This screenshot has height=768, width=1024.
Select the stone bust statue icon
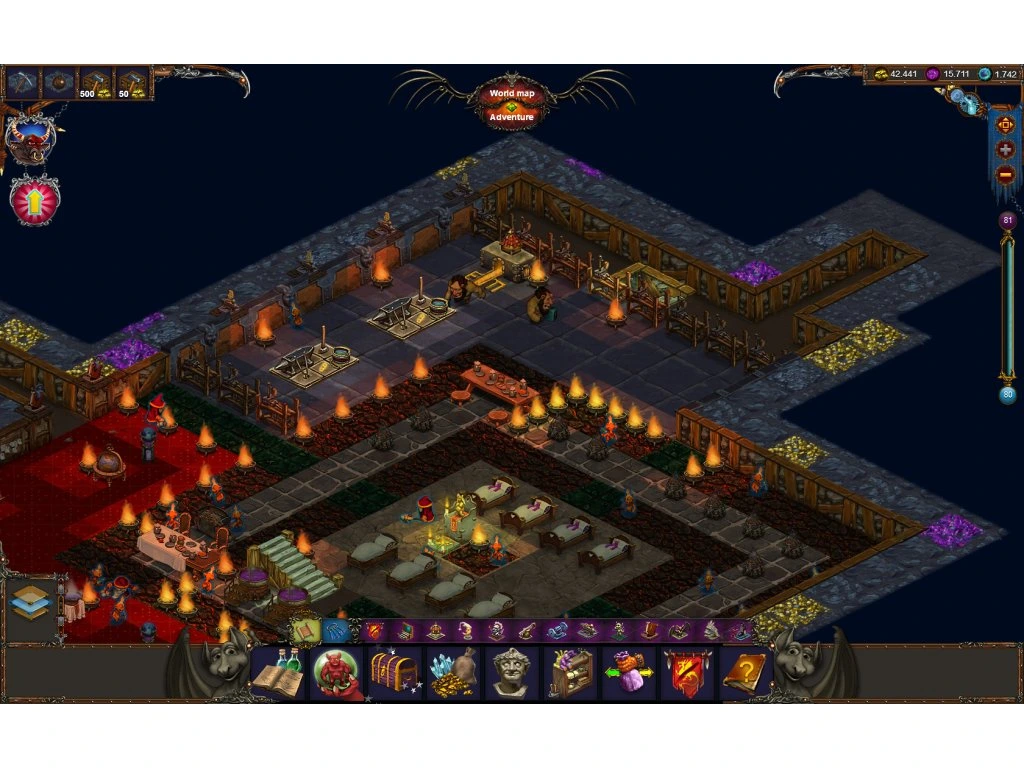[511, 672]
